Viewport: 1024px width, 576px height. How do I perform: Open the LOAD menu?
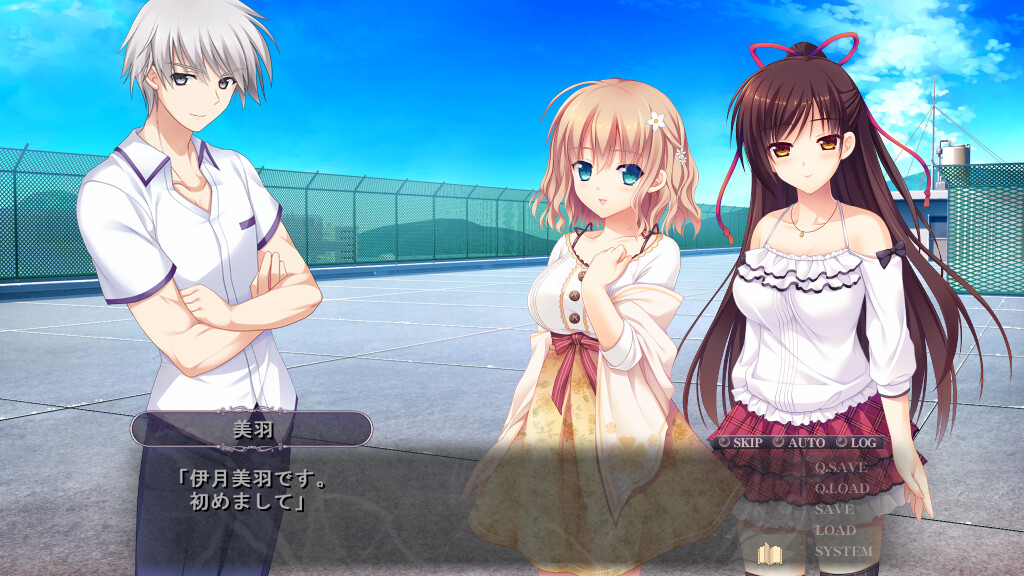[835, 530]
